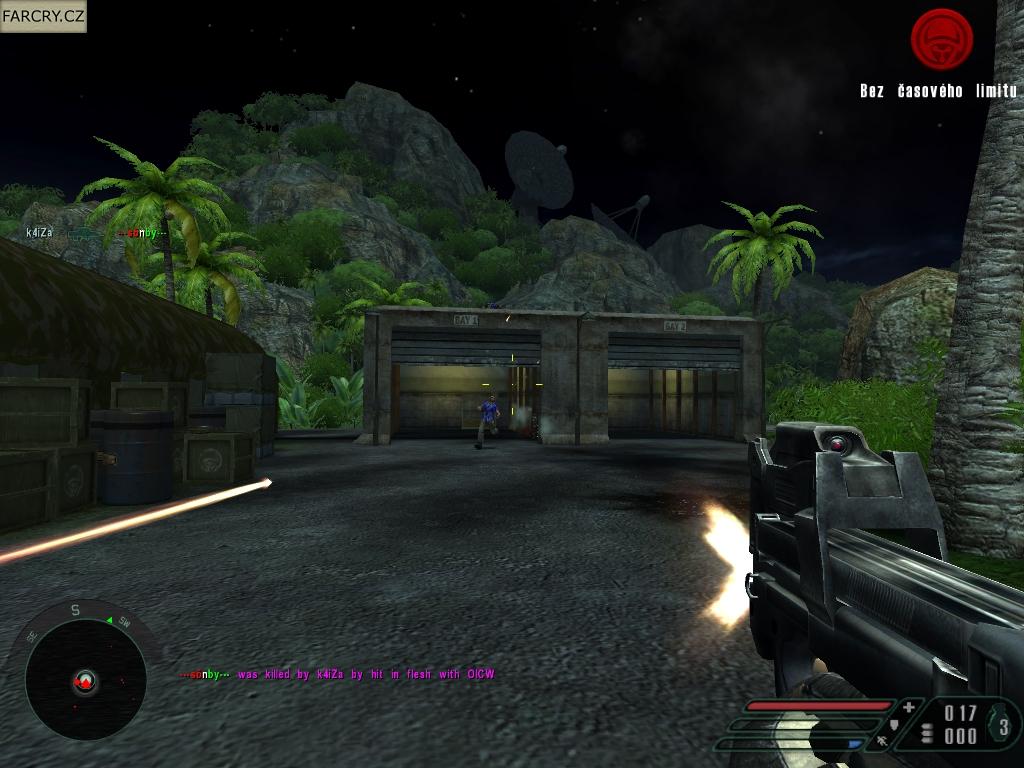Click the FARCRY.CZ watermark label

coord(43,16)
